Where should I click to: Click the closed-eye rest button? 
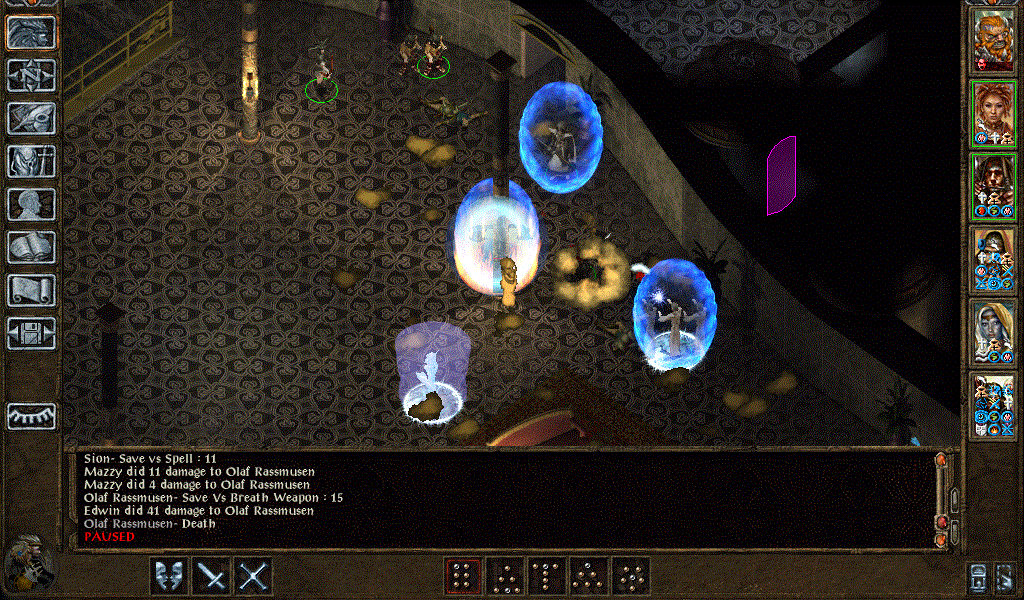(32, 416)
